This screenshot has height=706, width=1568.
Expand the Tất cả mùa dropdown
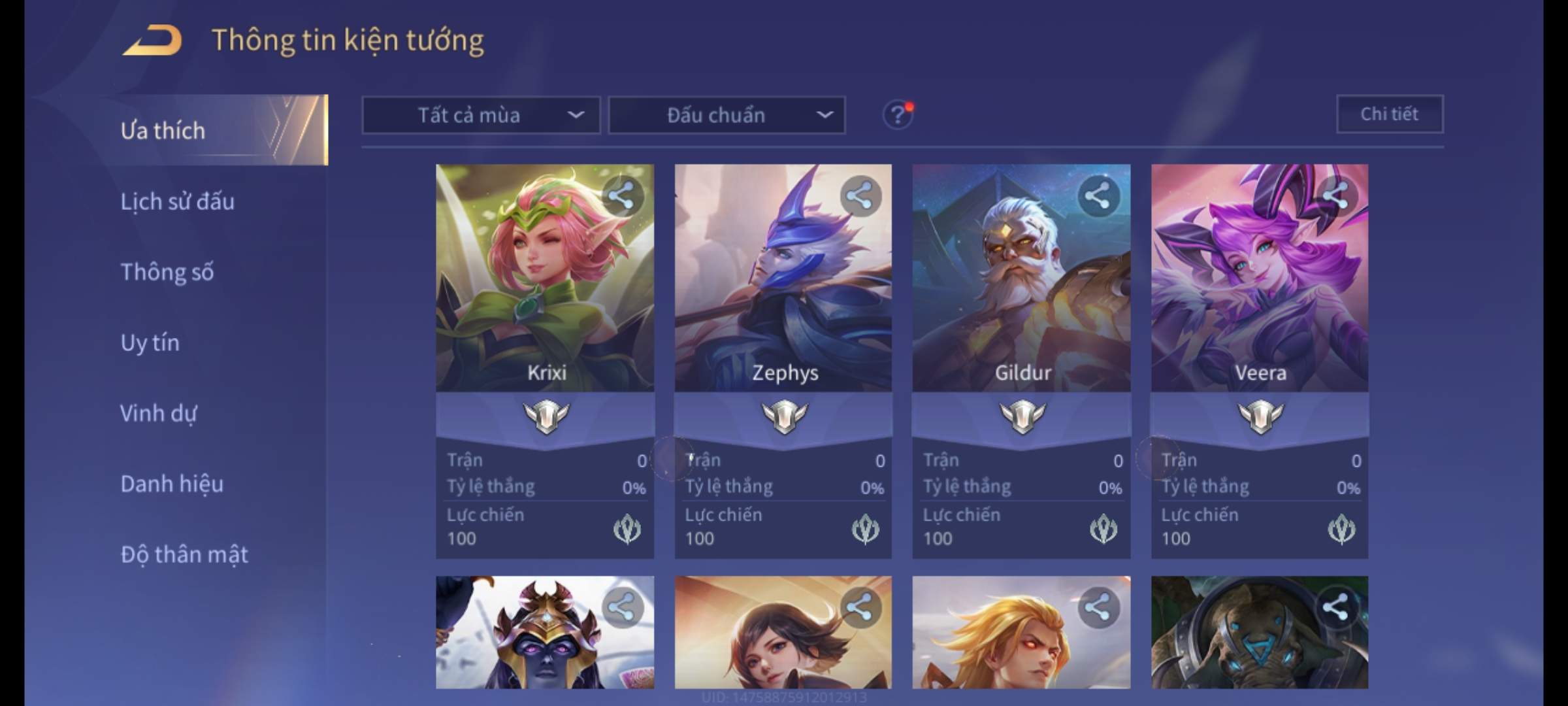[481, 116]
